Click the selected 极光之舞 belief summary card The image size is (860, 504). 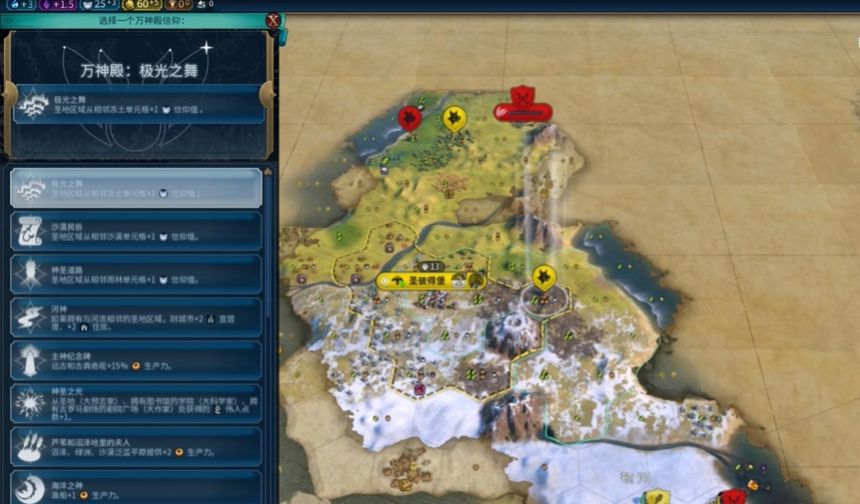click(x=140, y=104)
